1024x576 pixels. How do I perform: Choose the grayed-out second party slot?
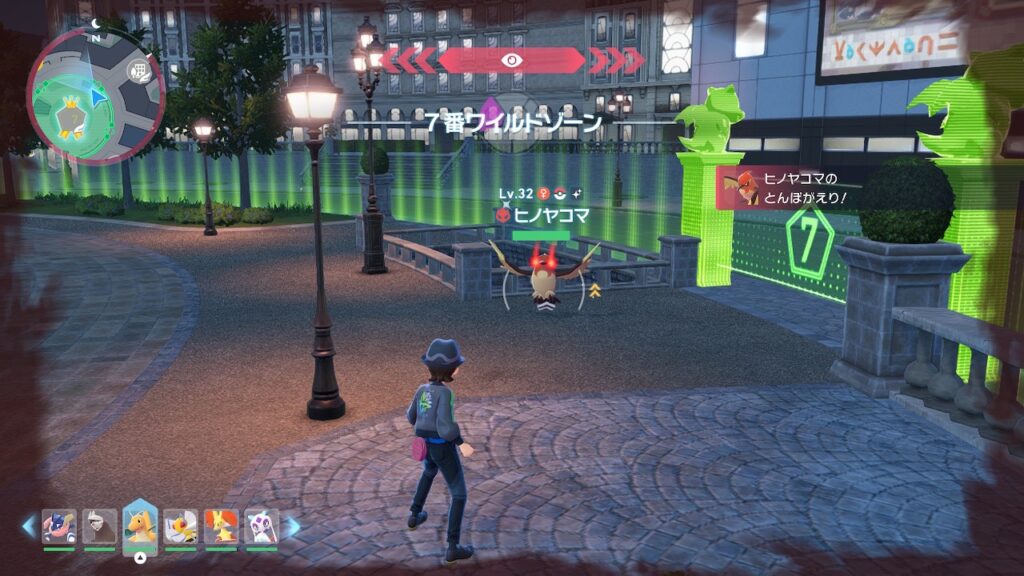[x=99, y=526]
